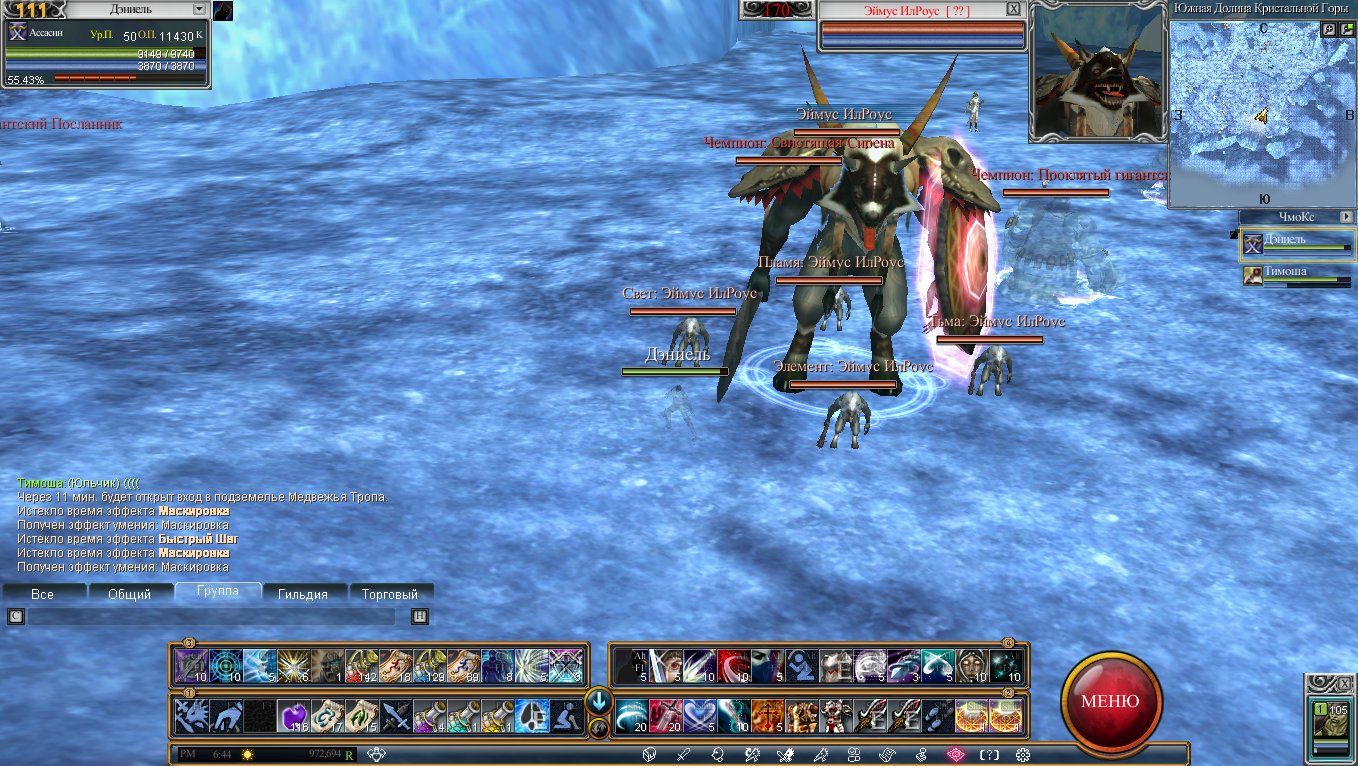This screenshot has height=766, width=1358.
Task: Click the target's monster portrait
Action: click(1097, 71)
